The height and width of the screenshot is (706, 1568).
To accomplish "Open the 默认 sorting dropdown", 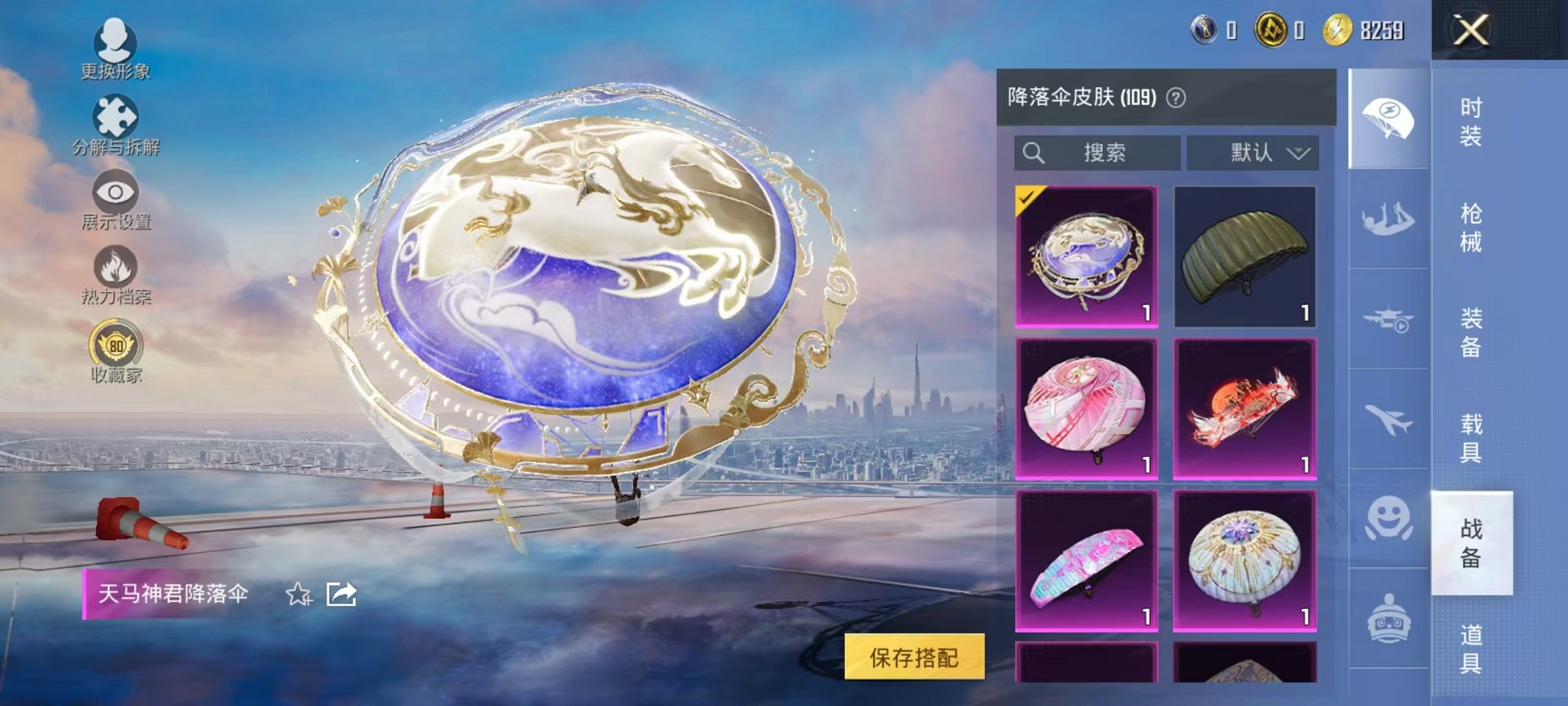I will (1251, 152).
